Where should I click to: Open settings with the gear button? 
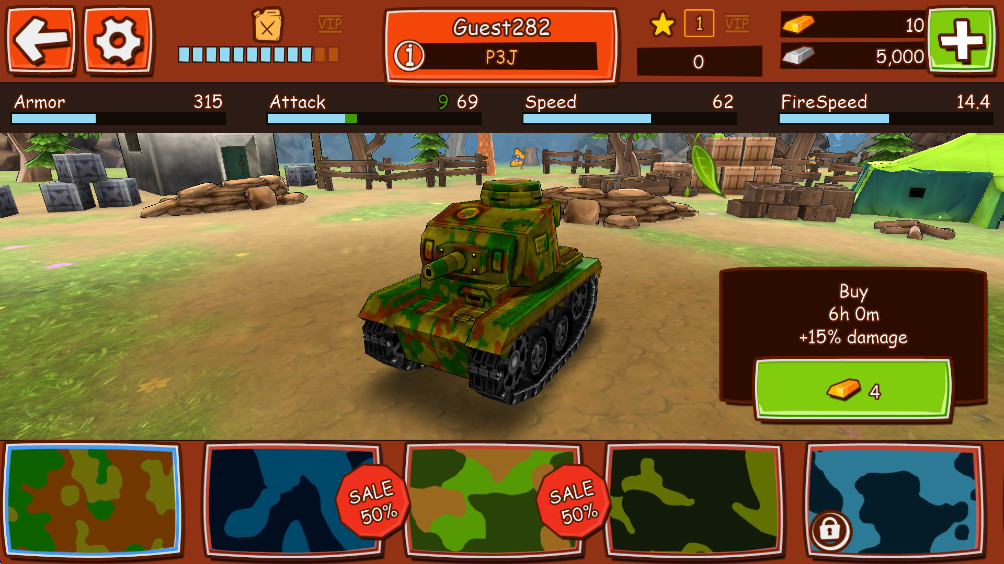click(x=118, y=39)
